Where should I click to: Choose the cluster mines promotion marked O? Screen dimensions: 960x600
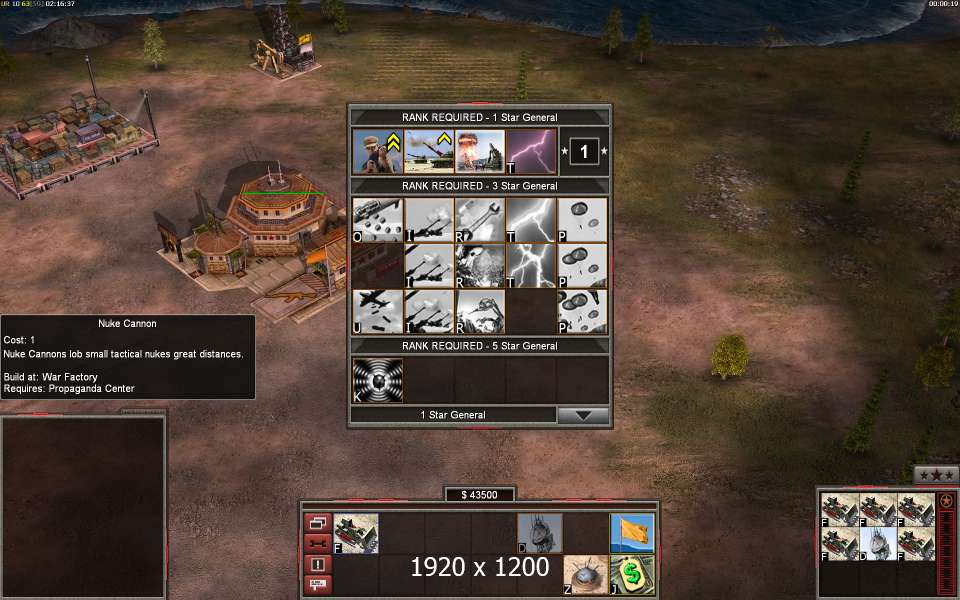(378, 219)
